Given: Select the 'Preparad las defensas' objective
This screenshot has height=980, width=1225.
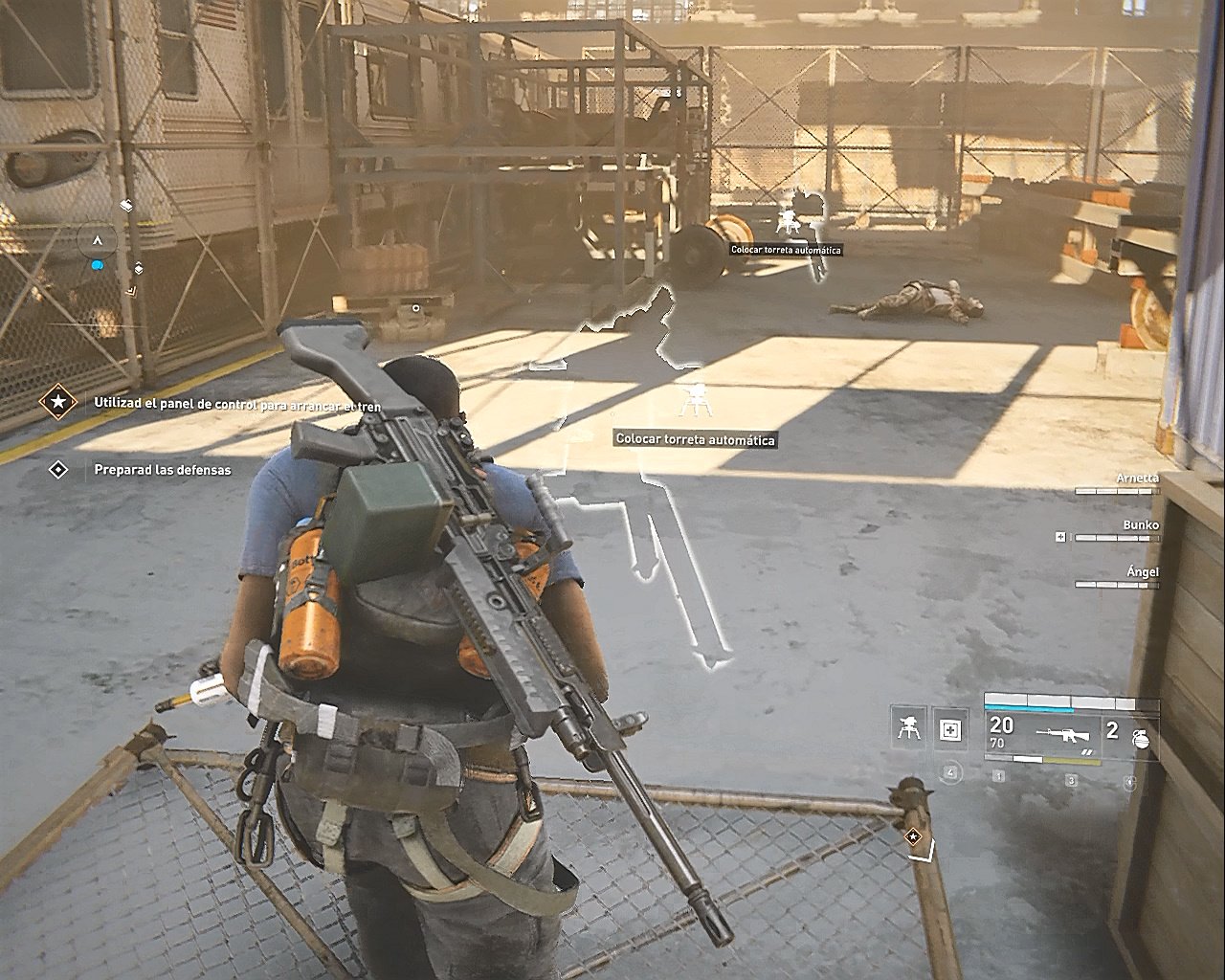Looking at the screenshot, I should click(x=162, y=470).
